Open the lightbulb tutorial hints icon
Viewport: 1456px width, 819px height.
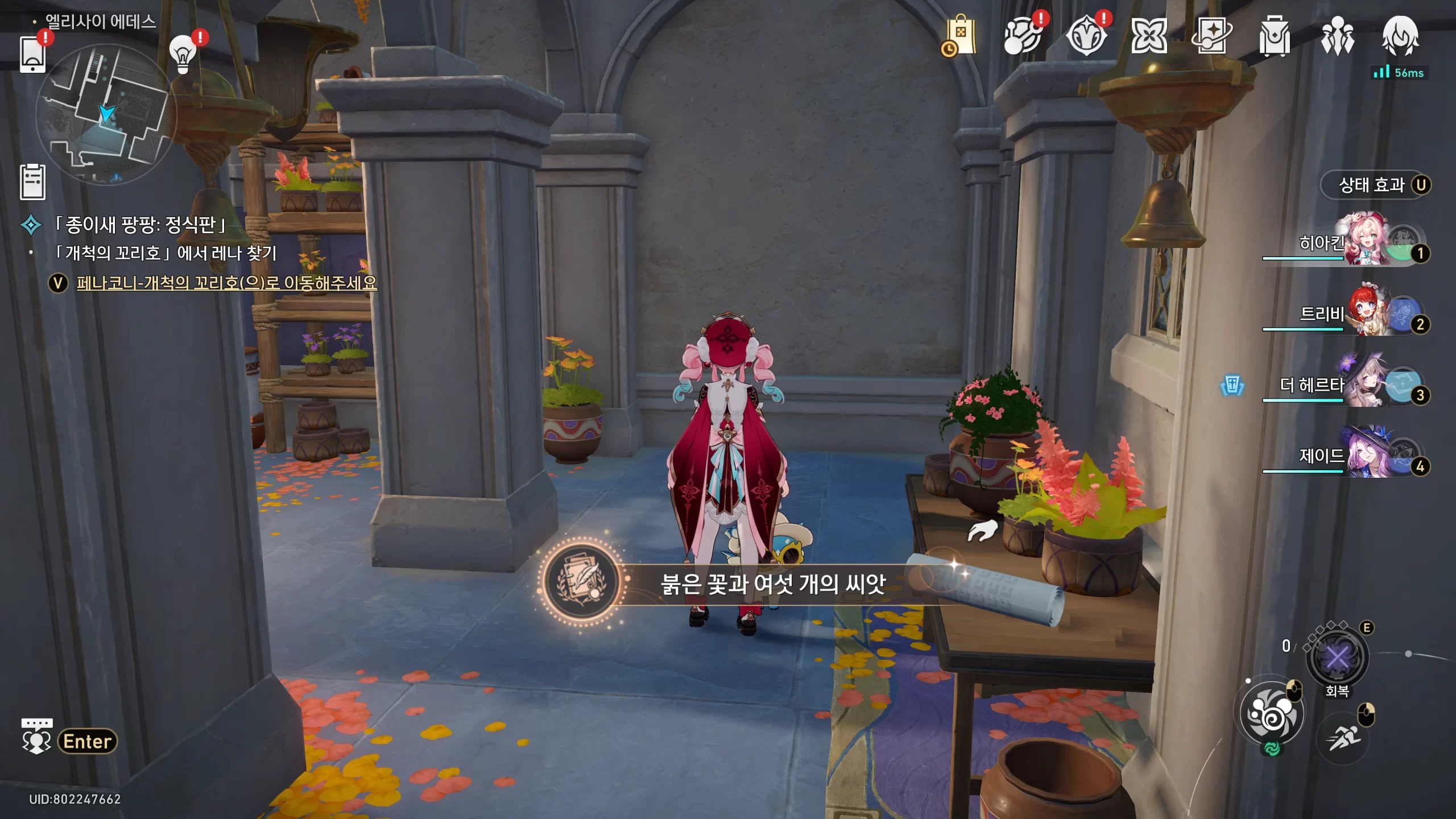tap(183, 55)
